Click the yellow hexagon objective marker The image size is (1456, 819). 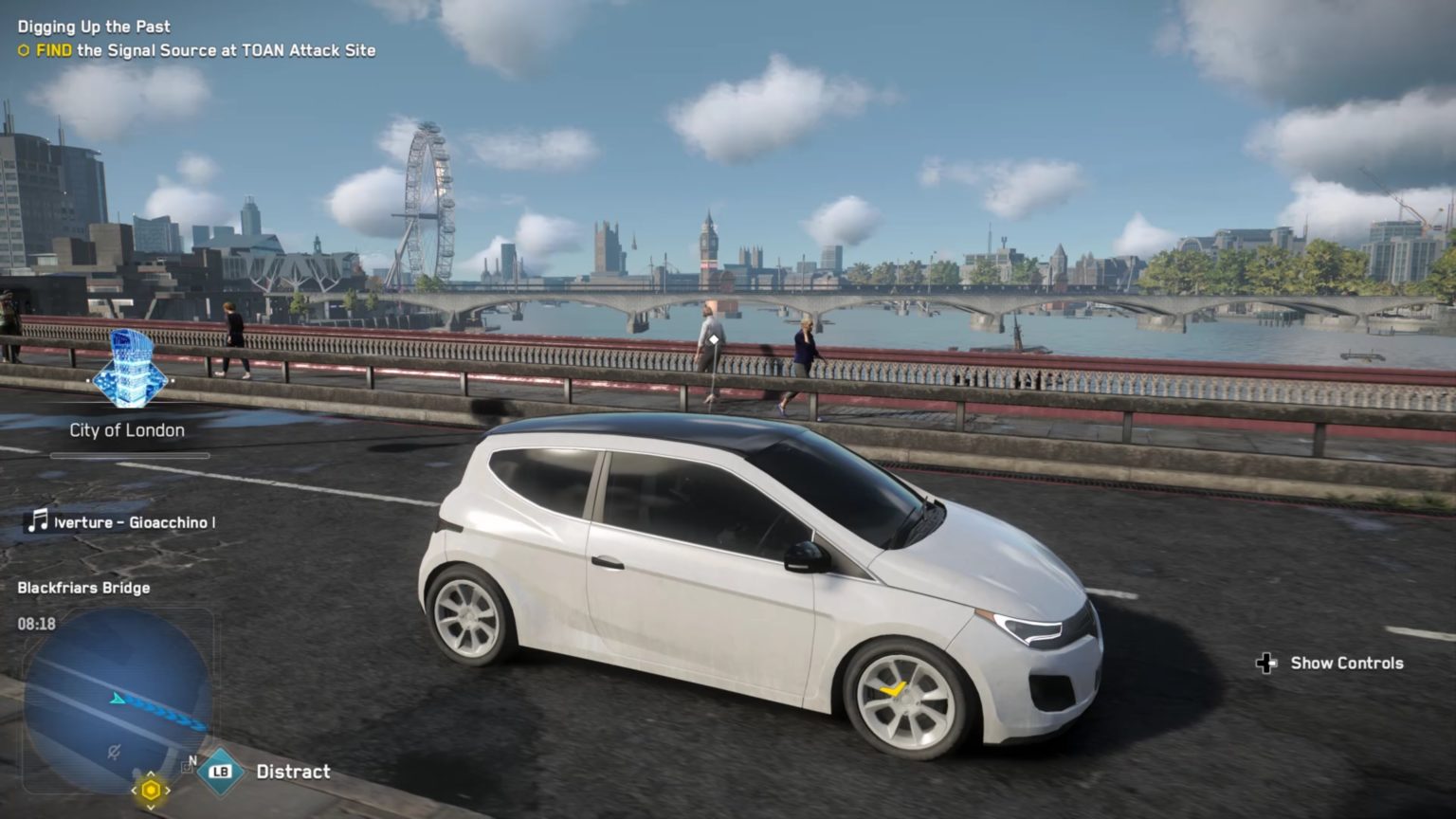151,789
